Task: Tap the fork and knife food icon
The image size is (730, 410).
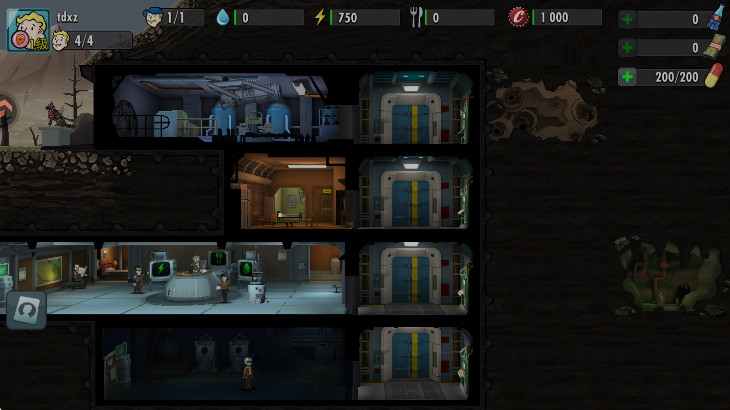Action: (x=416, y=17)
